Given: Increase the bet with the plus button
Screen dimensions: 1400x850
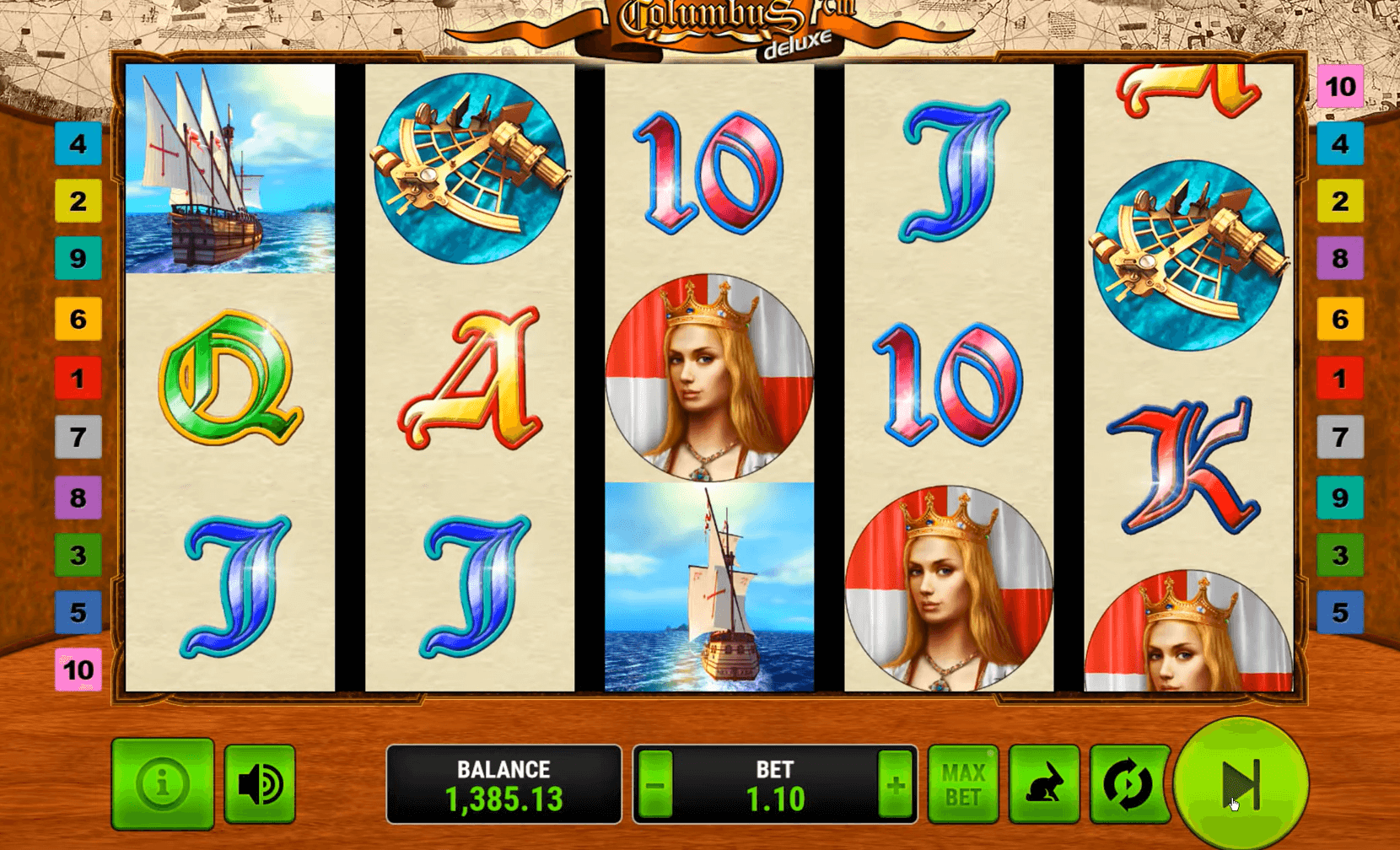Looking at the screenshot, I should [x=895, y=786].
